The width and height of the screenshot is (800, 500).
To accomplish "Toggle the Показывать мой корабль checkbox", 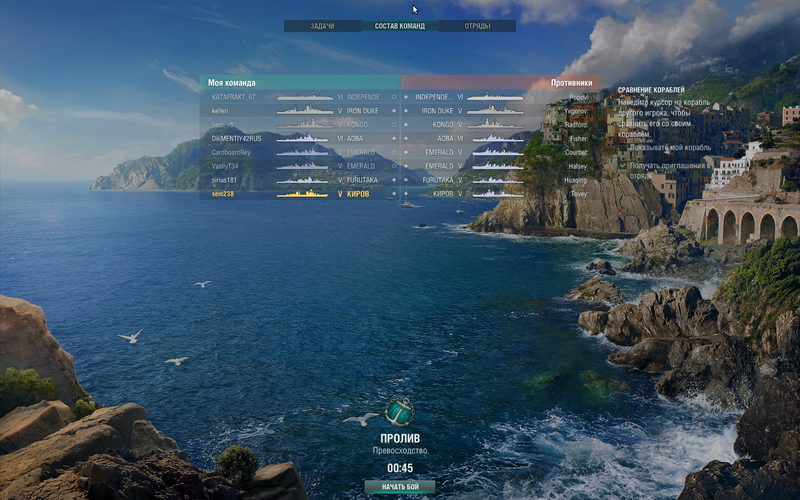I will point(622,147).
